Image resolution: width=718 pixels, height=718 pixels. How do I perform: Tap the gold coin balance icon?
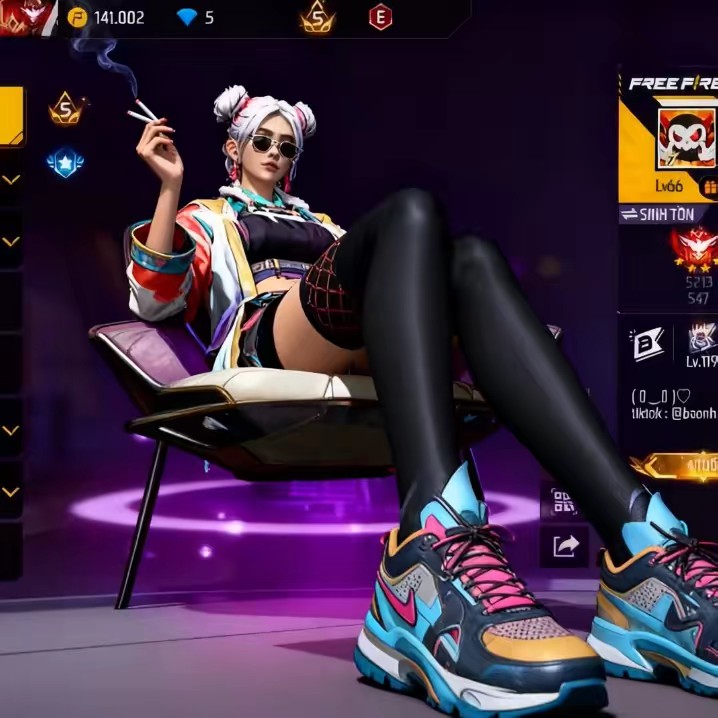pyautogui.click(x=77, y=17)
